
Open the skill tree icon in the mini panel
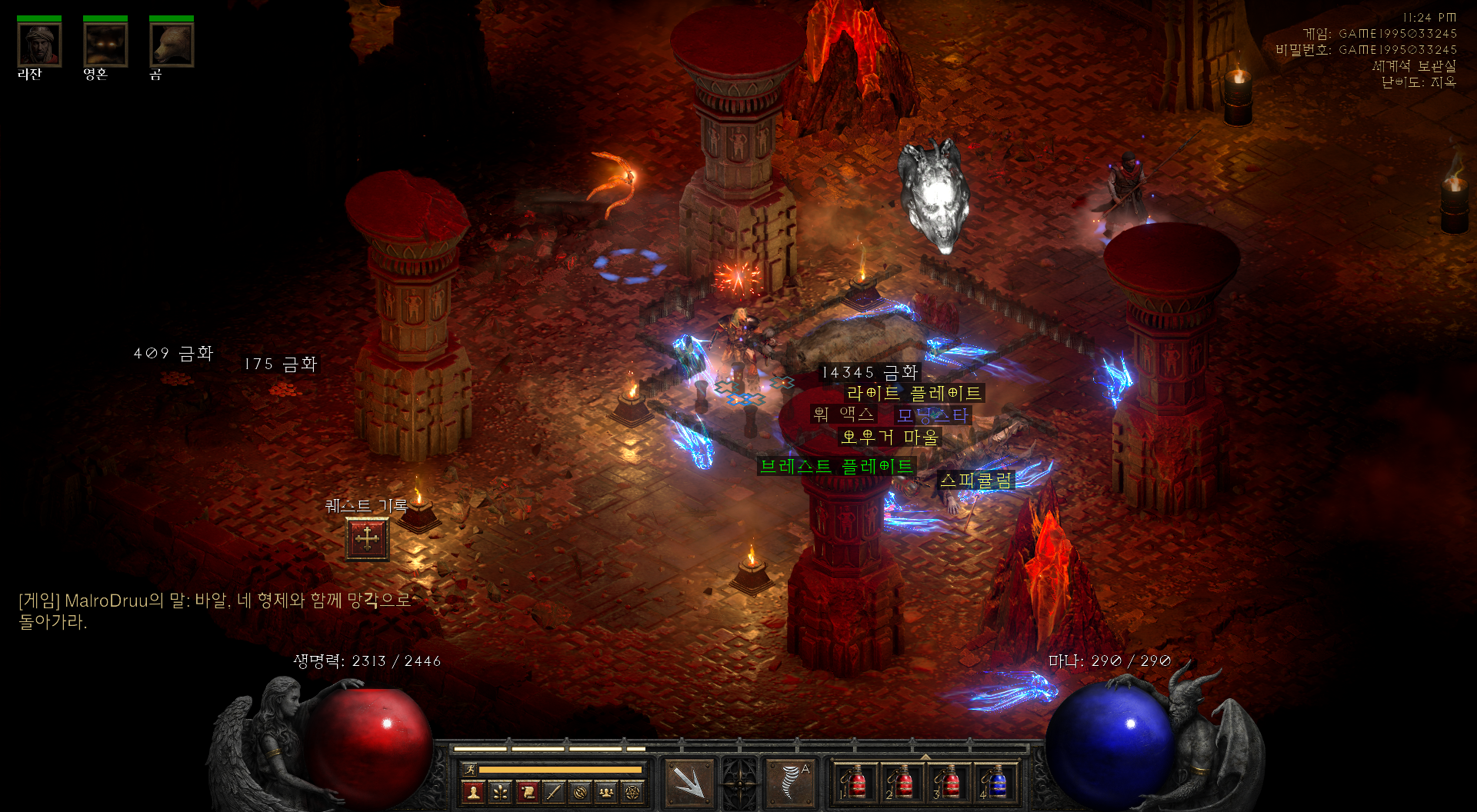[501, 791]
